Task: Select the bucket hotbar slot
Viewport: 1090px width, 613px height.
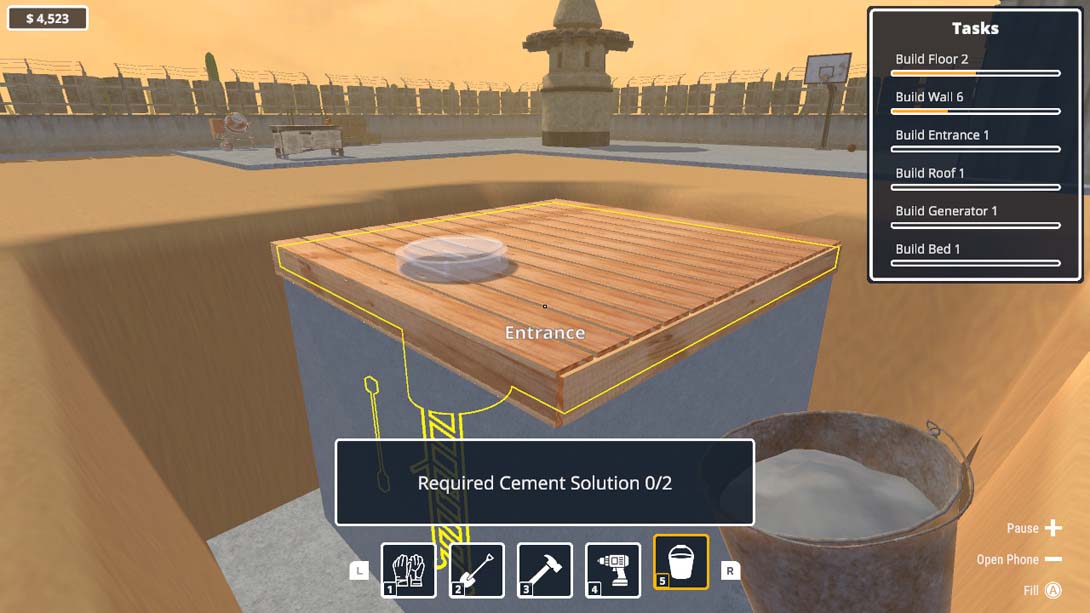Action: (x=680, y=562)
